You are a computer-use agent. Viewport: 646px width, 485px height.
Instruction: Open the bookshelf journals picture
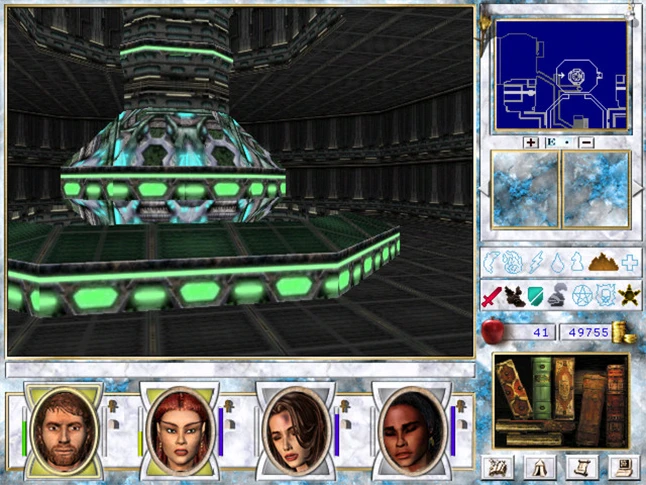[x=560, y=400]
